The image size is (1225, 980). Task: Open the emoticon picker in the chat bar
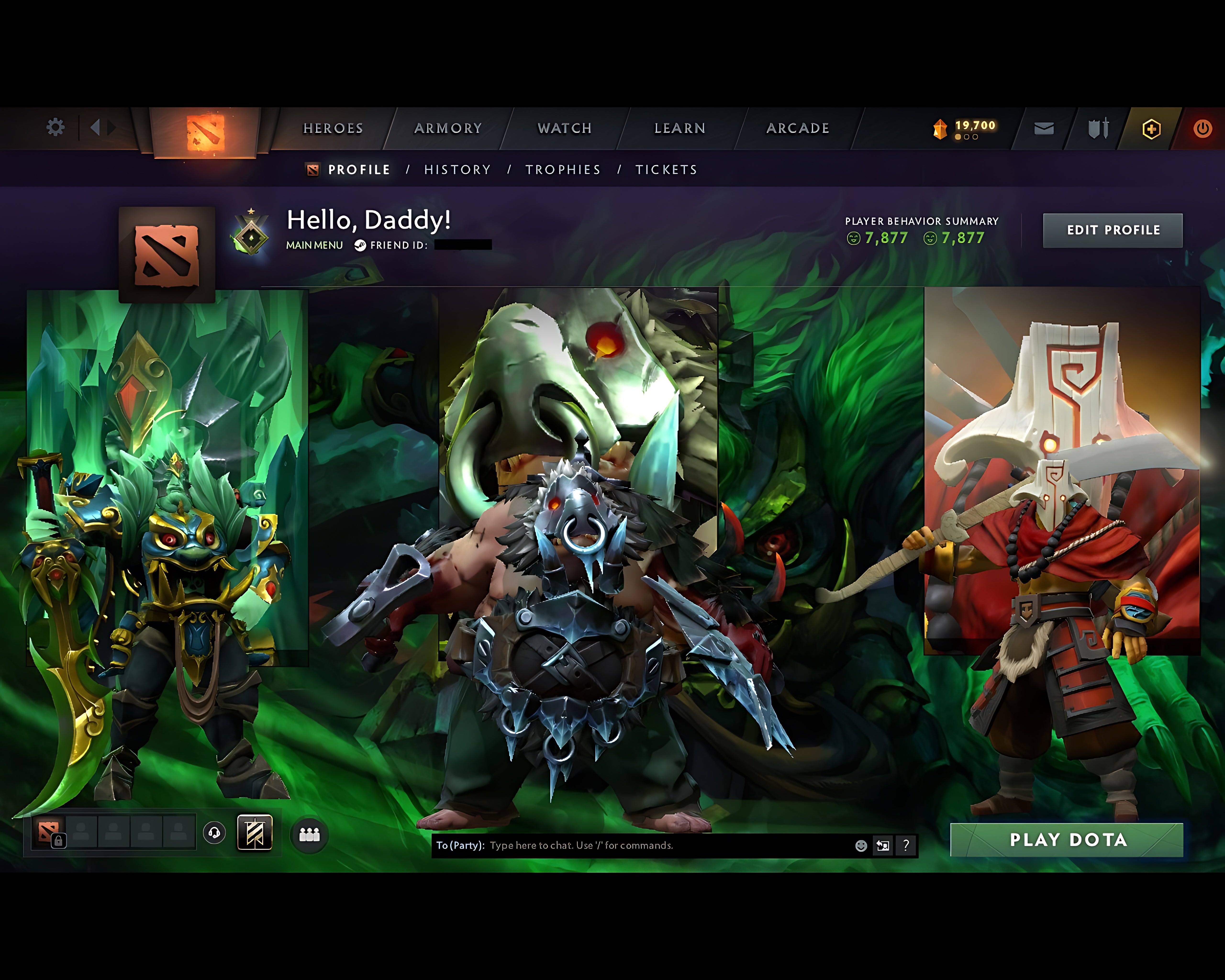pos(861,845)
